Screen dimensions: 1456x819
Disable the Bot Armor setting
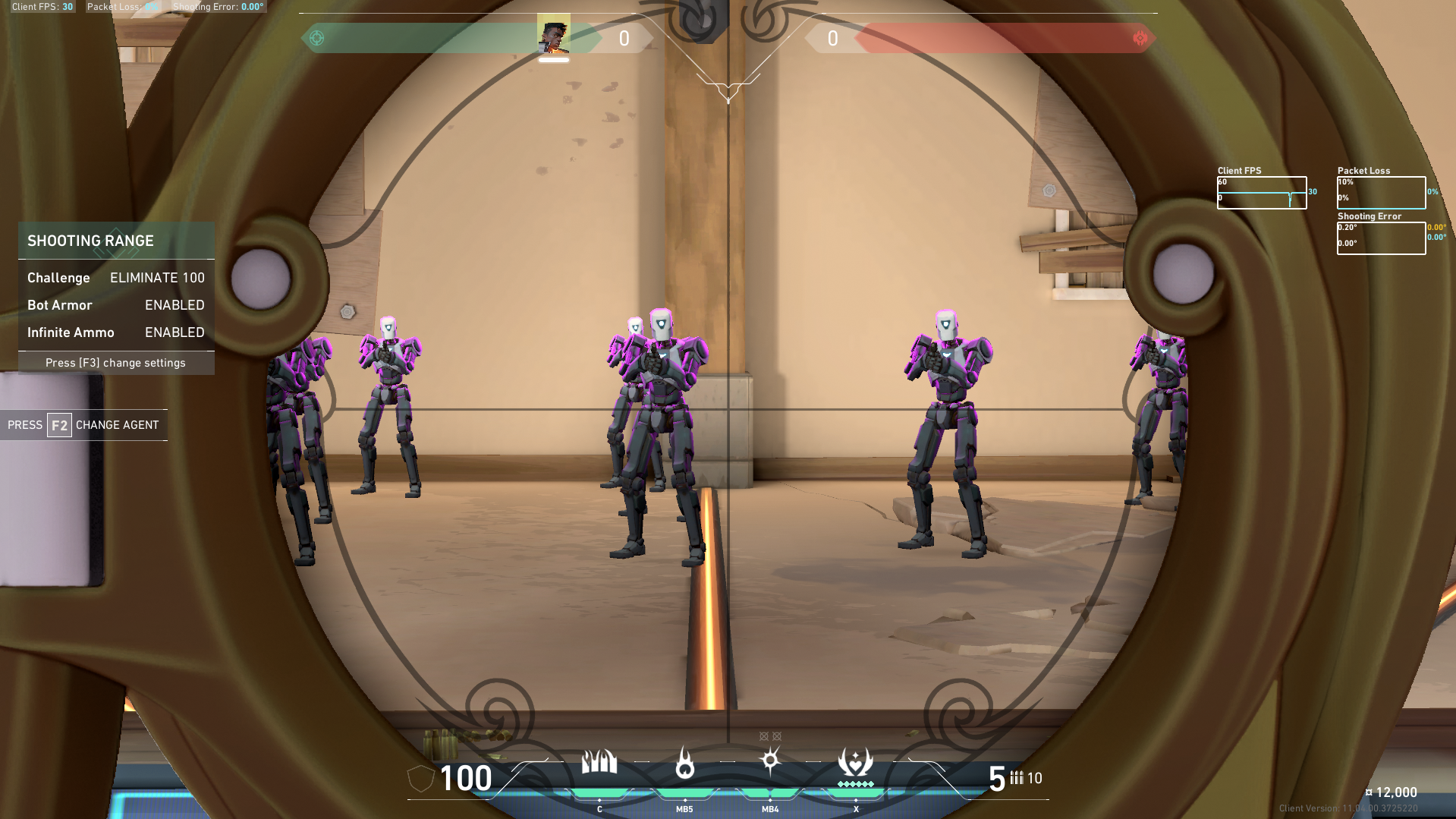point(174,304)
